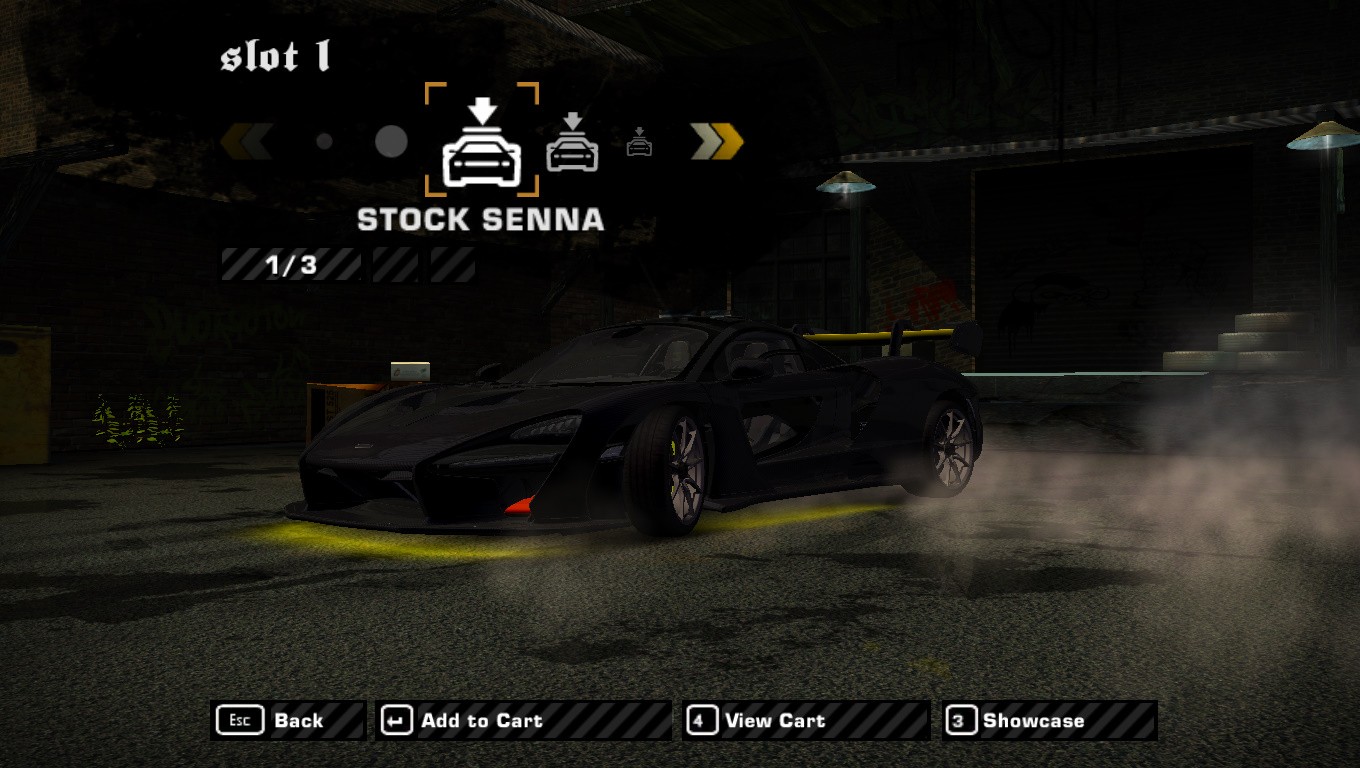This screenshot has width=1360, height=768.
Task: Click the left chevron arrow
Action: 246,142
